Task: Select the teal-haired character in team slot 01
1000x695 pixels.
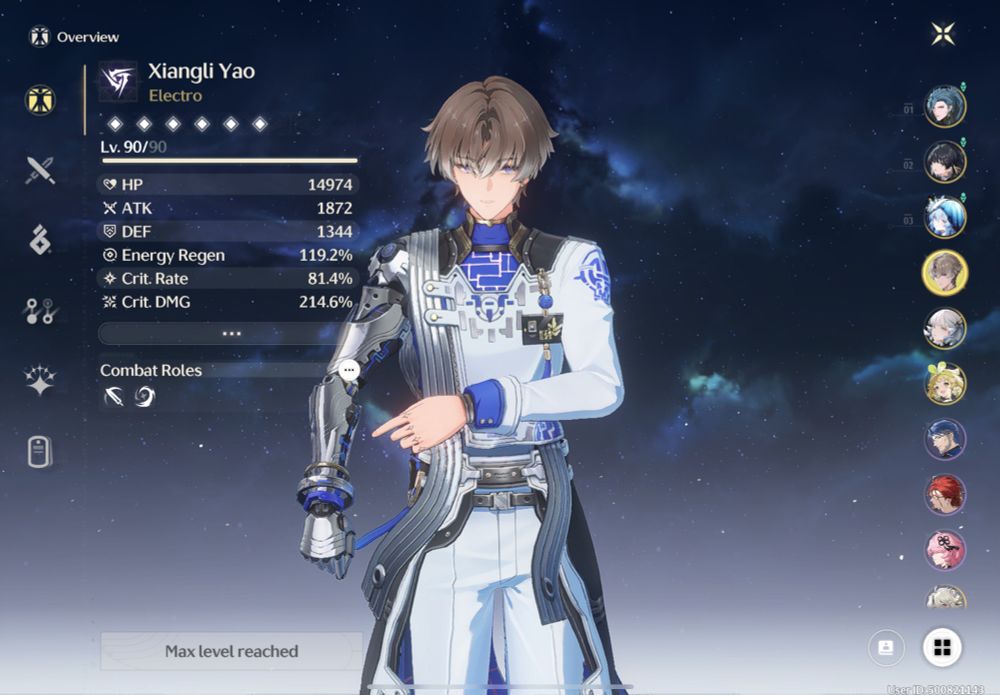Action: (x=944, y=106)
